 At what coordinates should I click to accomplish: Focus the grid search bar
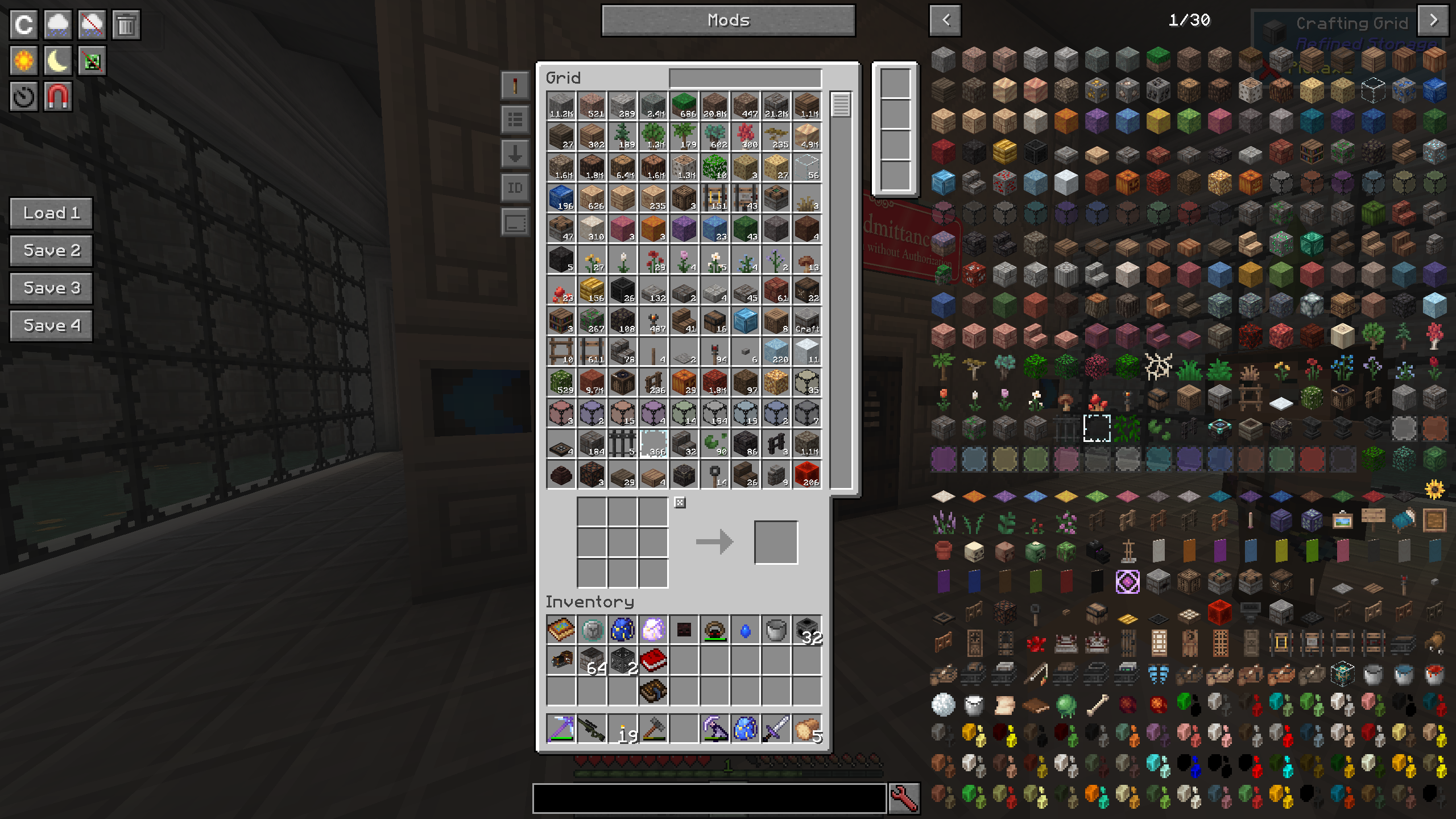(745, 78)
